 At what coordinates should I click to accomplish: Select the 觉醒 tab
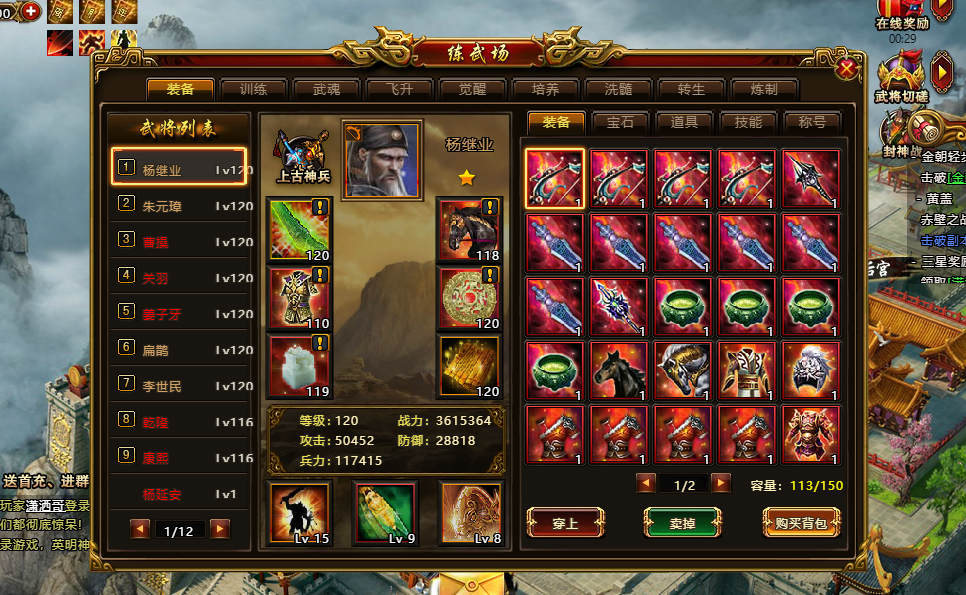(472, 89)
